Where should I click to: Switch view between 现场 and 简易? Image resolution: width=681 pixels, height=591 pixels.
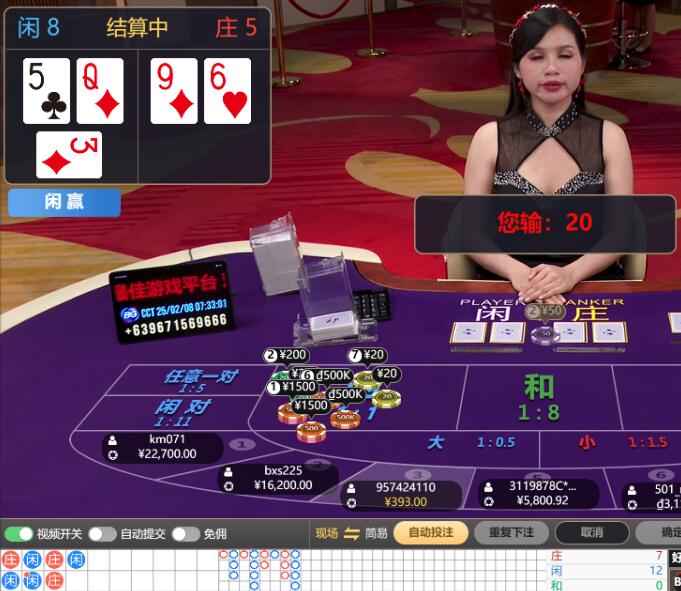pos(351,533)
